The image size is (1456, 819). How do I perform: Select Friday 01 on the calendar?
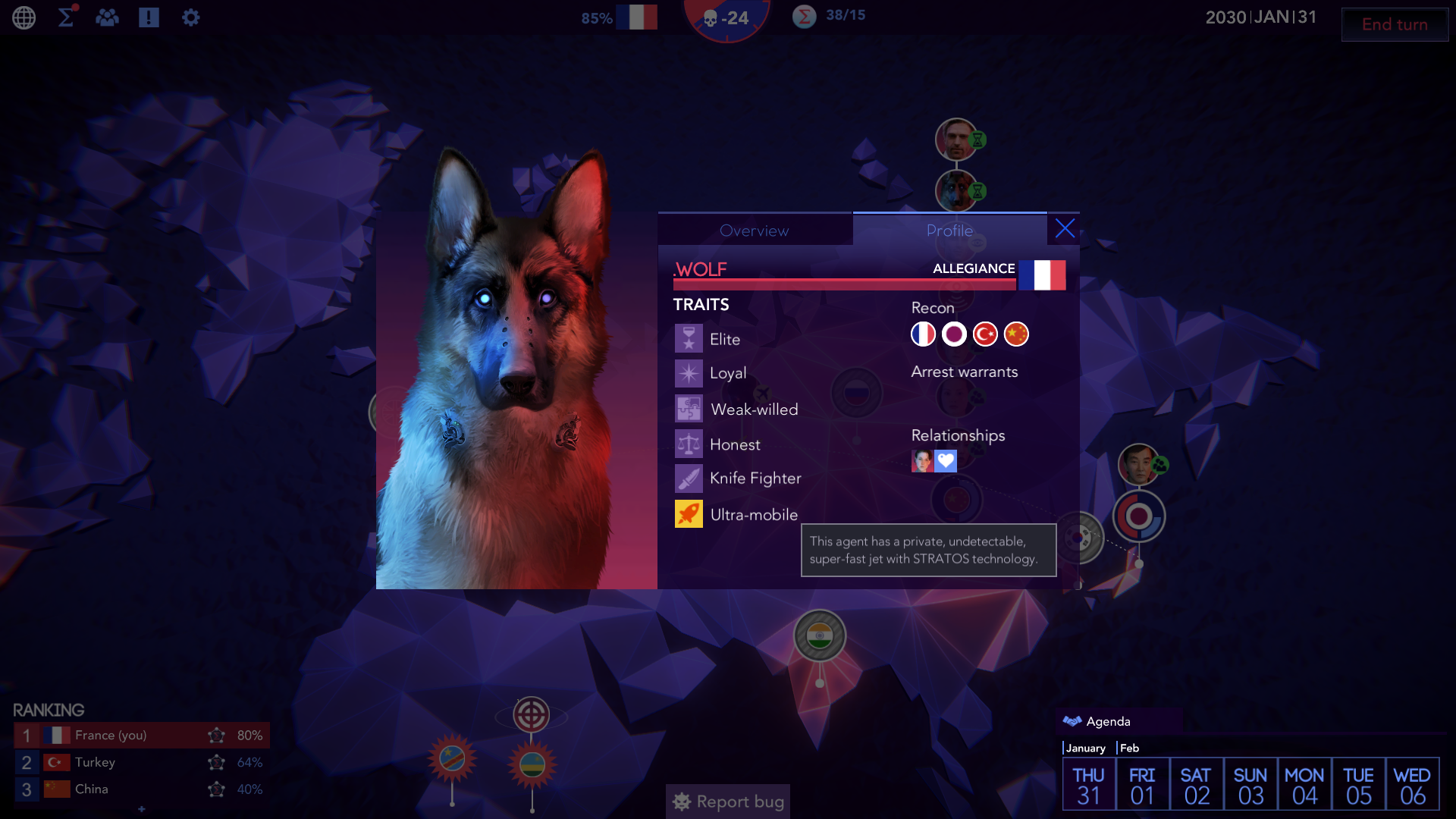[x=1142, y=785]
